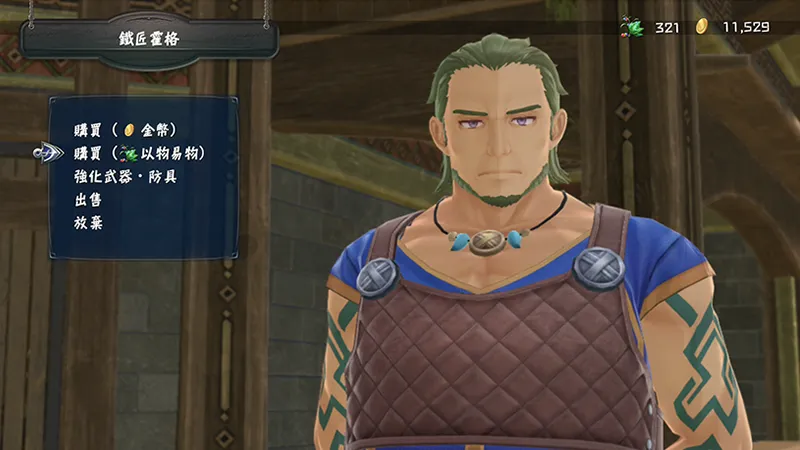Viewport: 800px width, 450px height.
Task: Select the 出售 sell option
Action: [x=87, y=199]
